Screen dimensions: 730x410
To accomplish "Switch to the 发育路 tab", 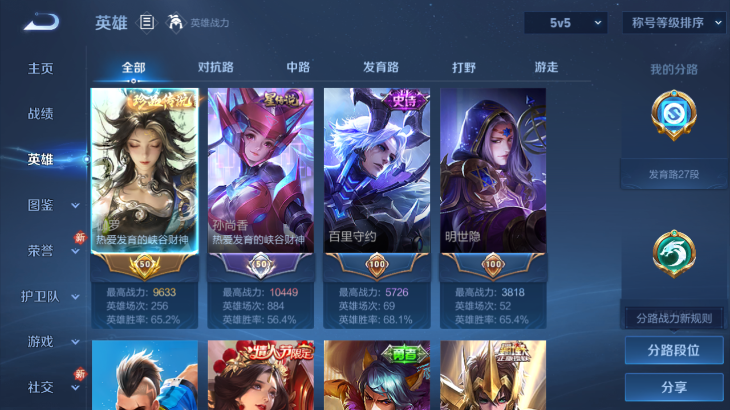I will pyautogui.click(x=380, y=67).
